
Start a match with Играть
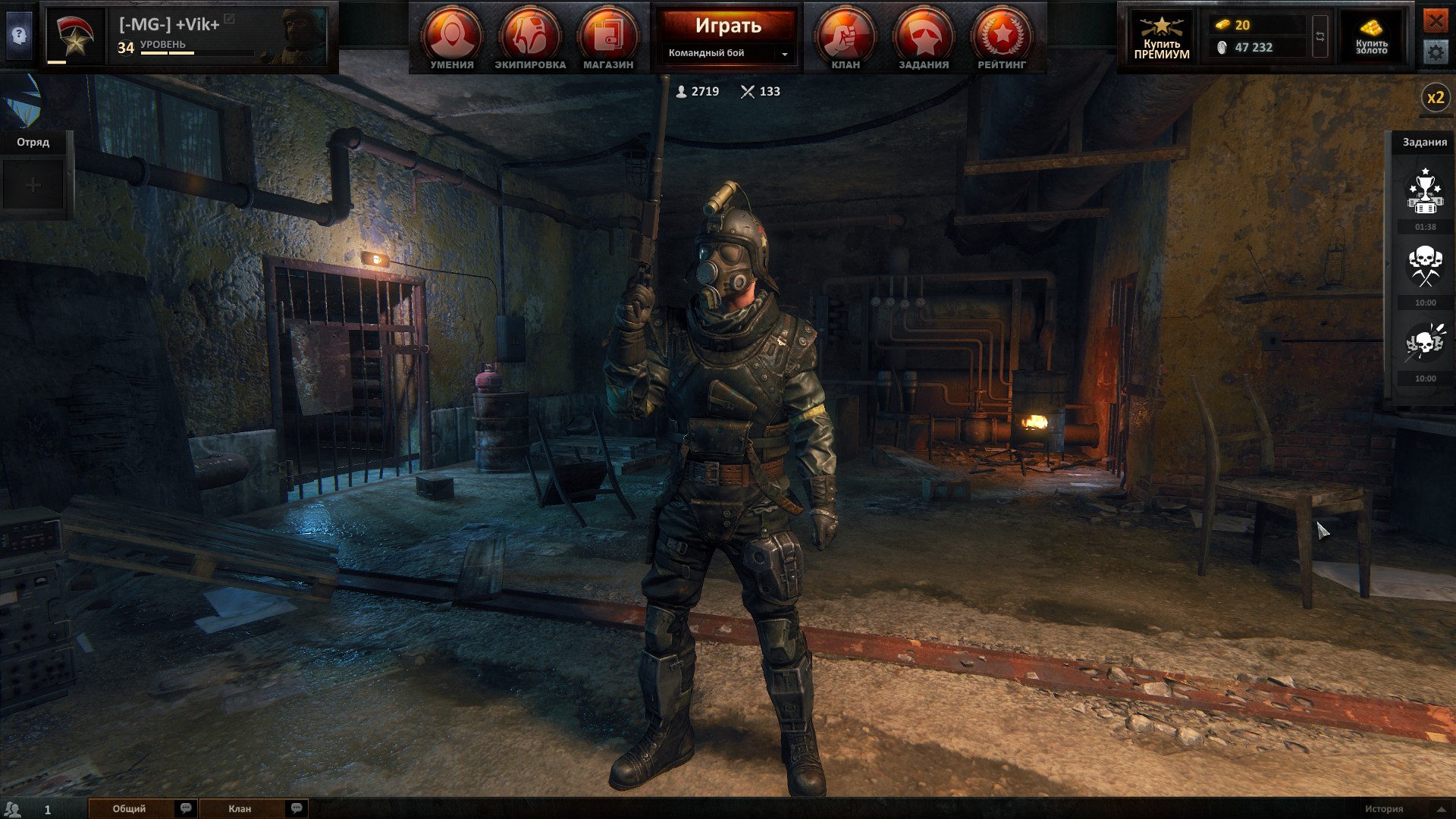tap(728, 26)
